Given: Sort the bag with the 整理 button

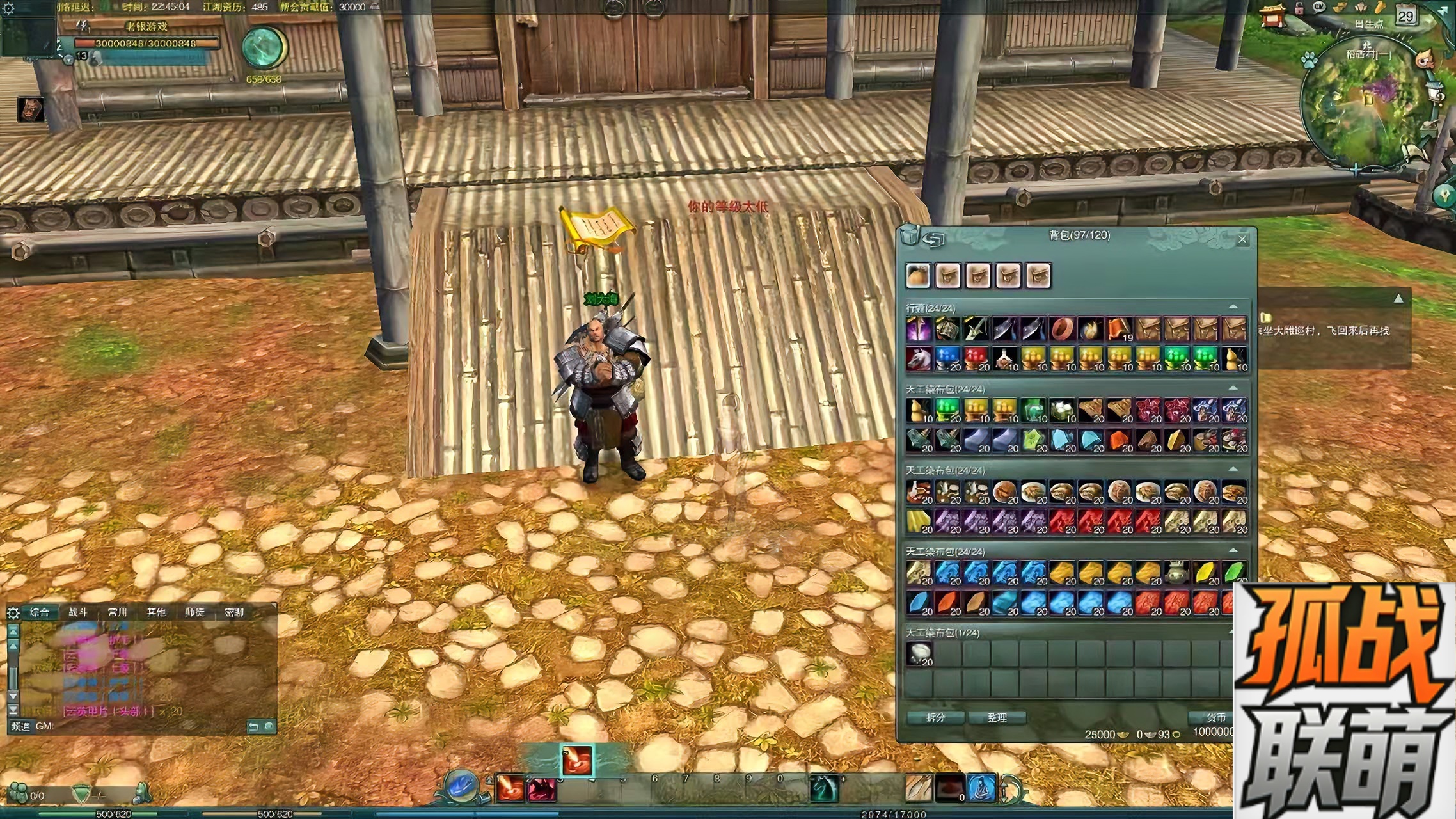Looking at the screenshot, I should [x=997, y=718].
